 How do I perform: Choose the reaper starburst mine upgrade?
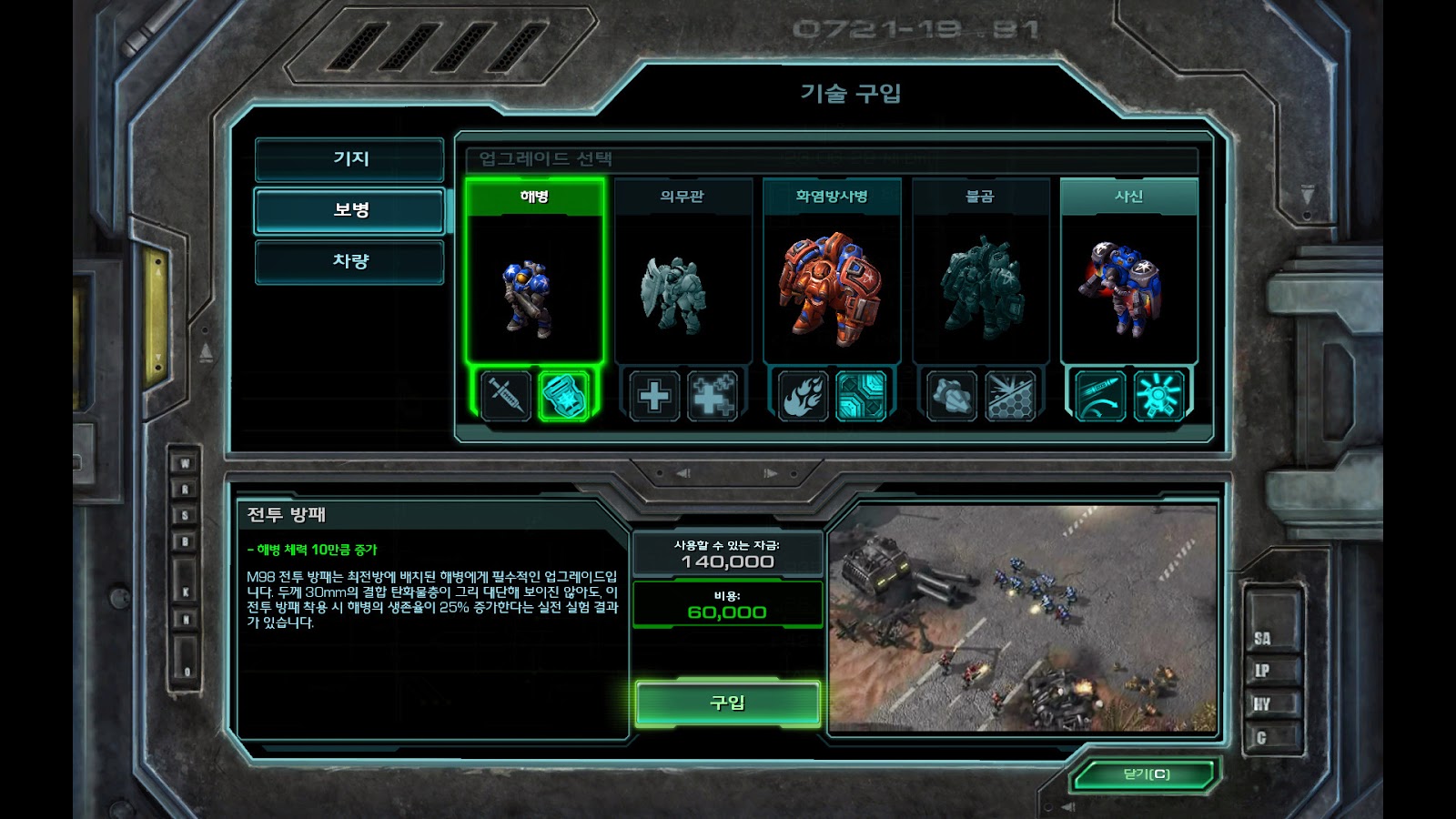pos(1158,396)
